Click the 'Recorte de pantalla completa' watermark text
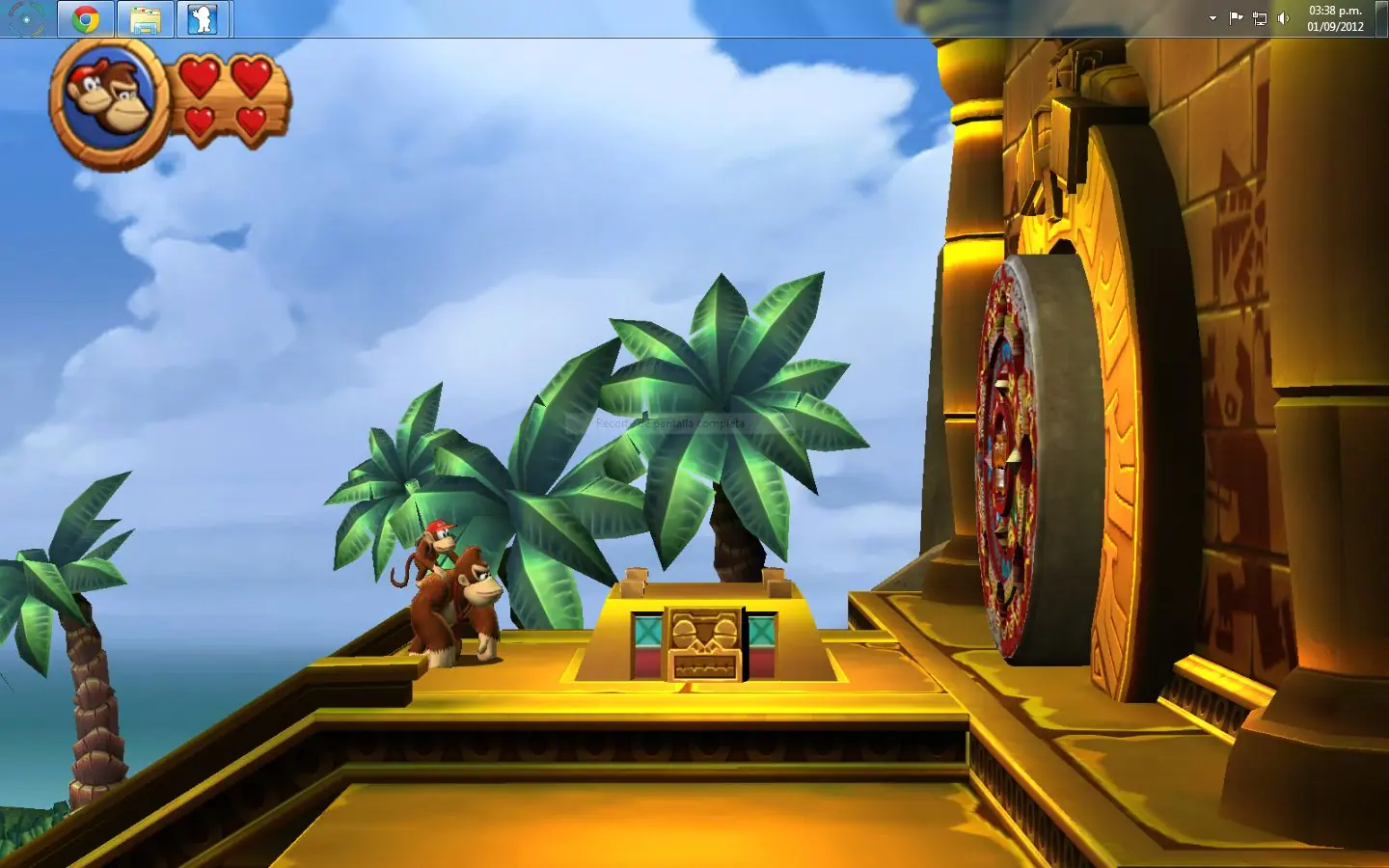 669,422
